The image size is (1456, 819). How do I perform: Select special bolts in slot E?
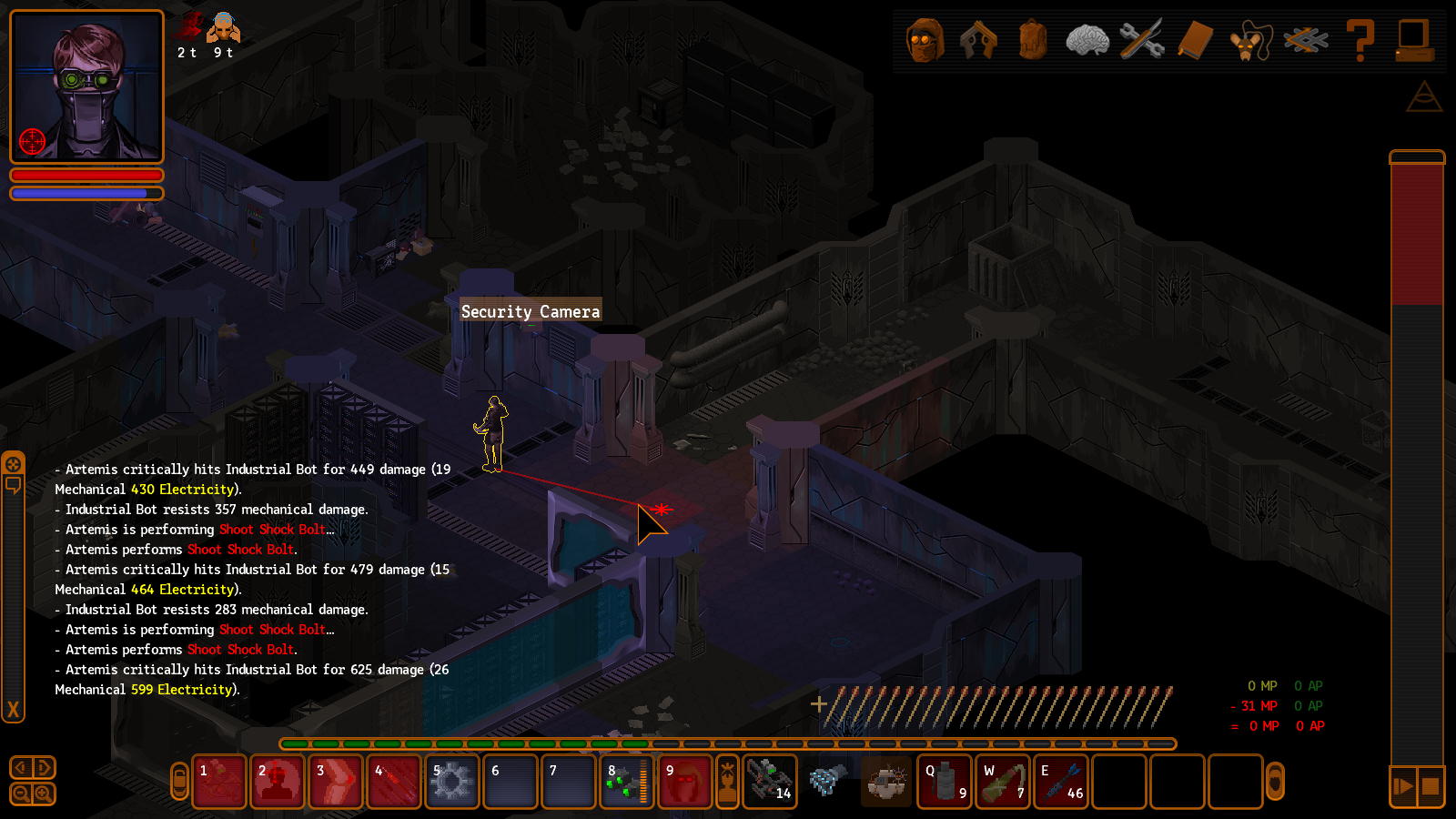coord(1061,782)
